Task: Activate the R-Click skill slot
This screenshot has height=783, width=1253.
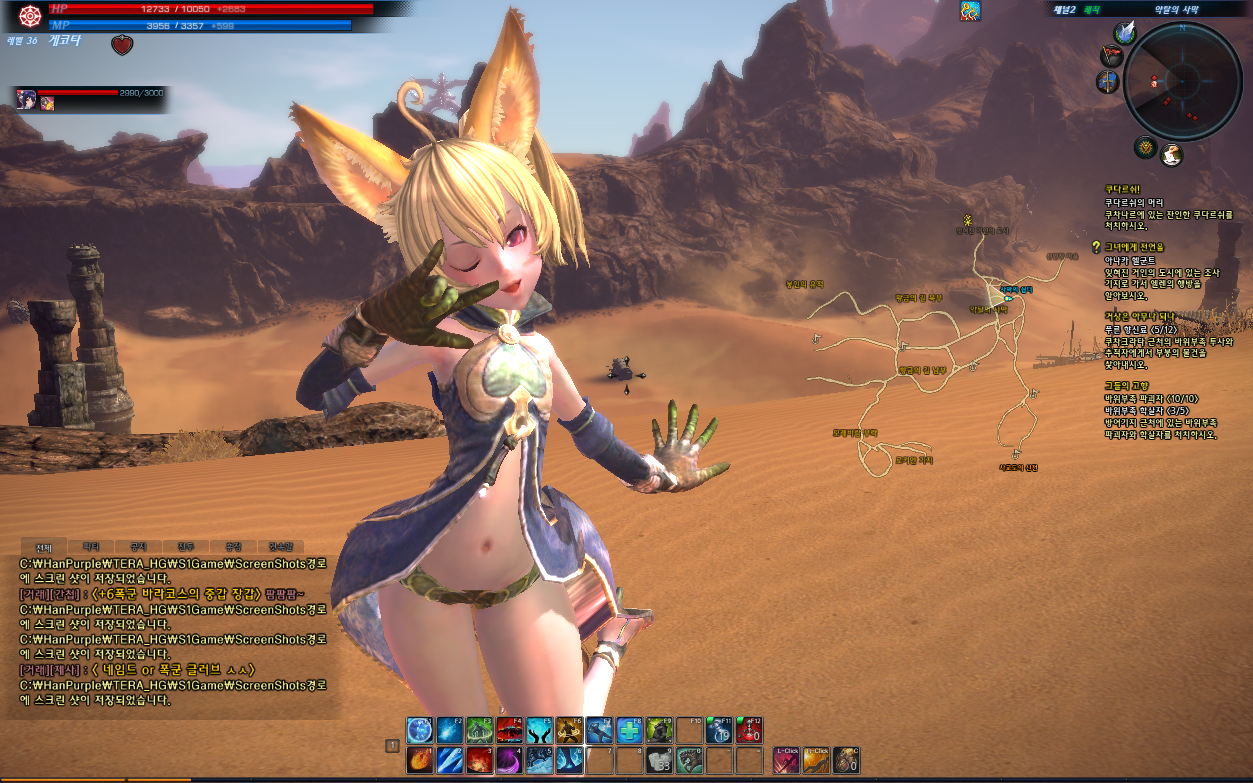Action: [816, 760]
